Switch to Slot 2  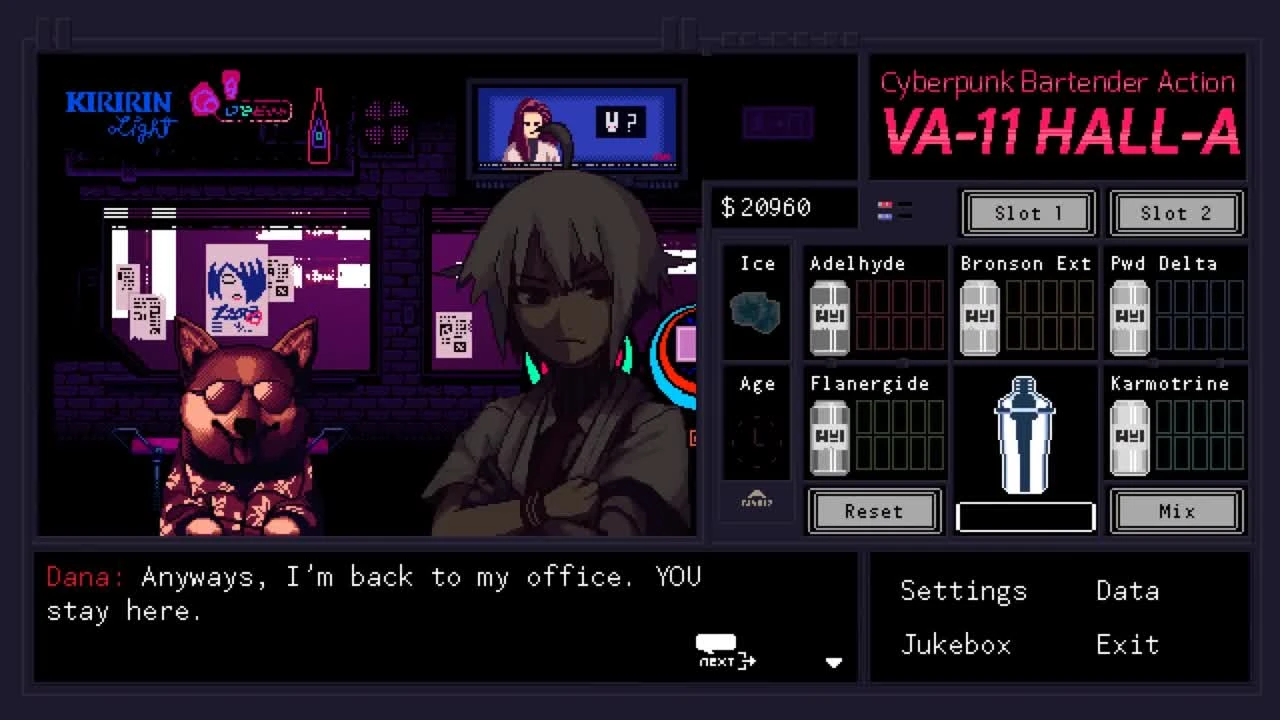pyautogui.click(x=1176, y=213)
